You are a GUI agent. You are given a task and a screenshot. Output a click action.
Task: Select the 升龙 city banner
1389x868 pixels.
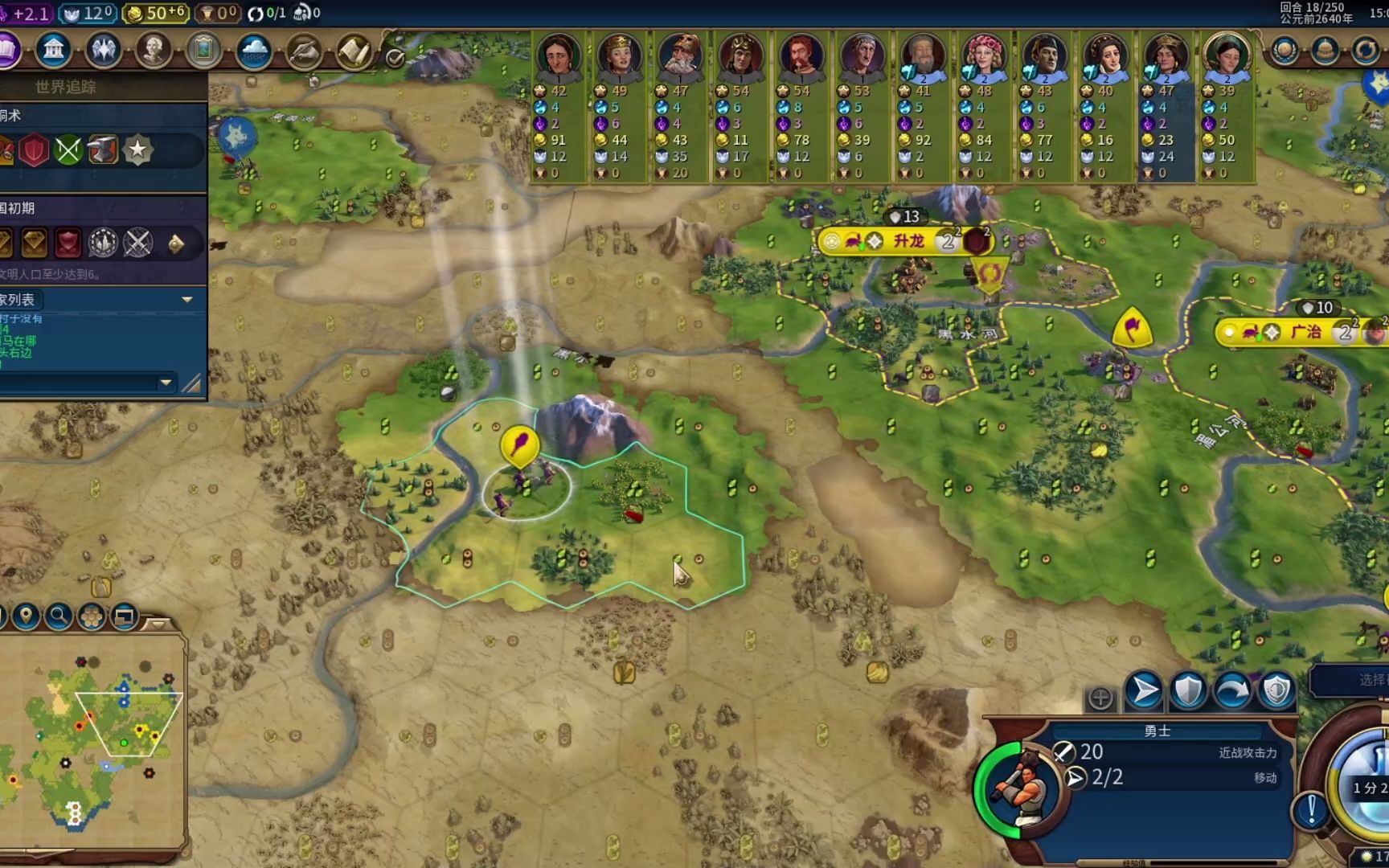[908, 241]
